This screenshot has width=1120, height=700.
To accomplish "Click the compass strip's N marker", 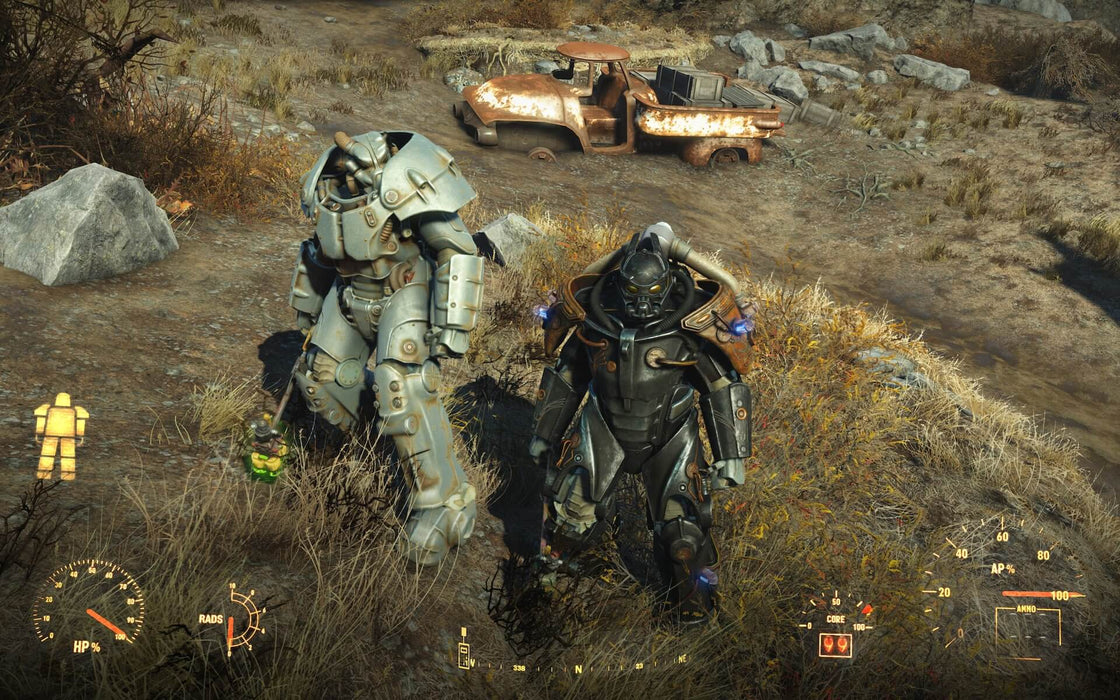I will pos(578,668).
